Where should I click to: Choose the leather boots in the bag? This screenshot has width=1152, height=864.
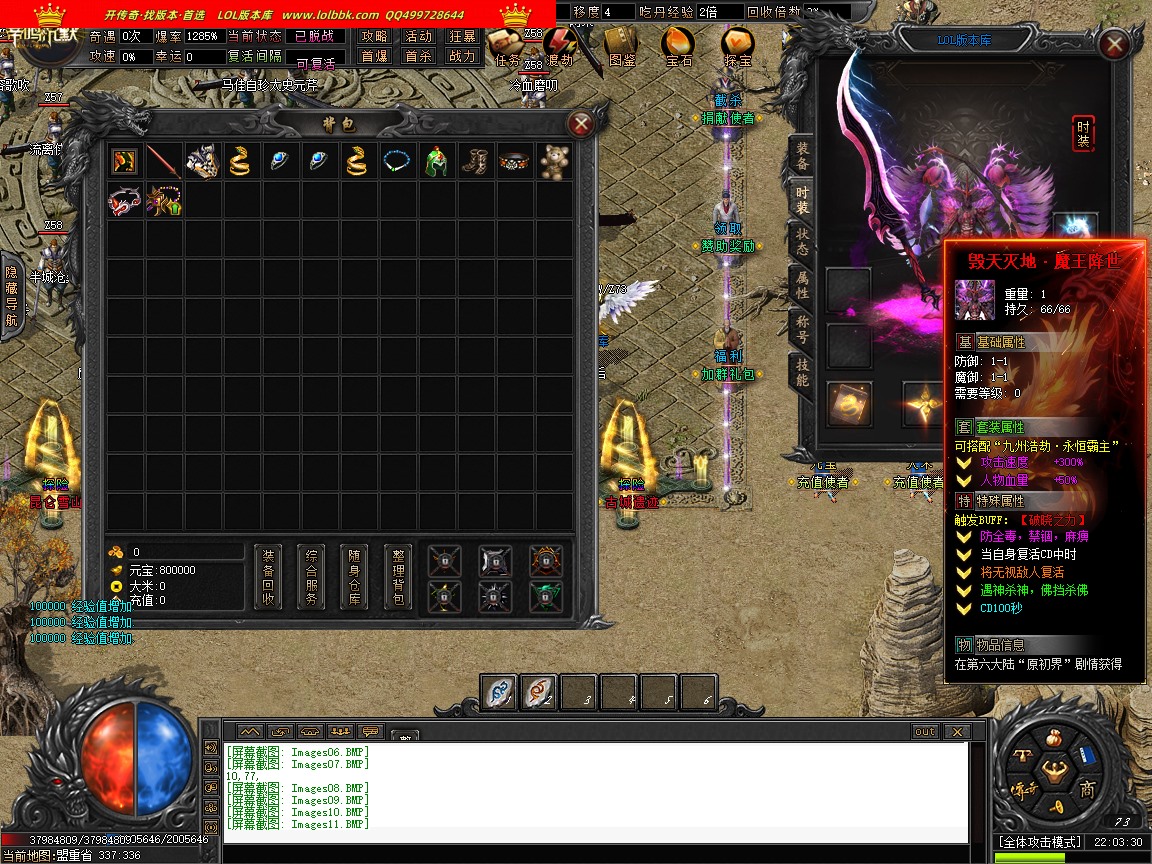coord(476,161)
